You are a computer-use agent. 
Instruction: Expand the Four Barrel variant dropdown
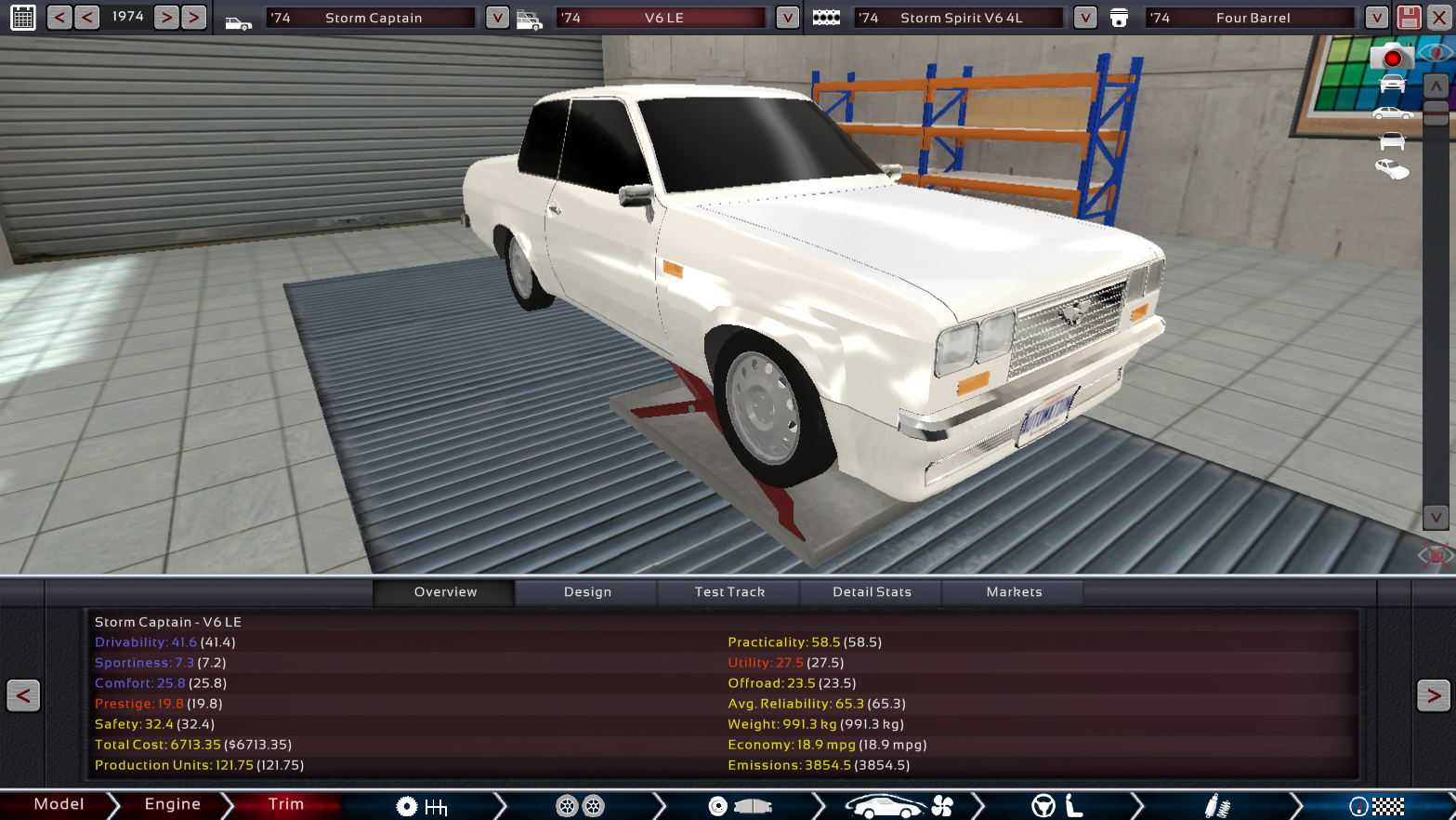coord(1376,18)
